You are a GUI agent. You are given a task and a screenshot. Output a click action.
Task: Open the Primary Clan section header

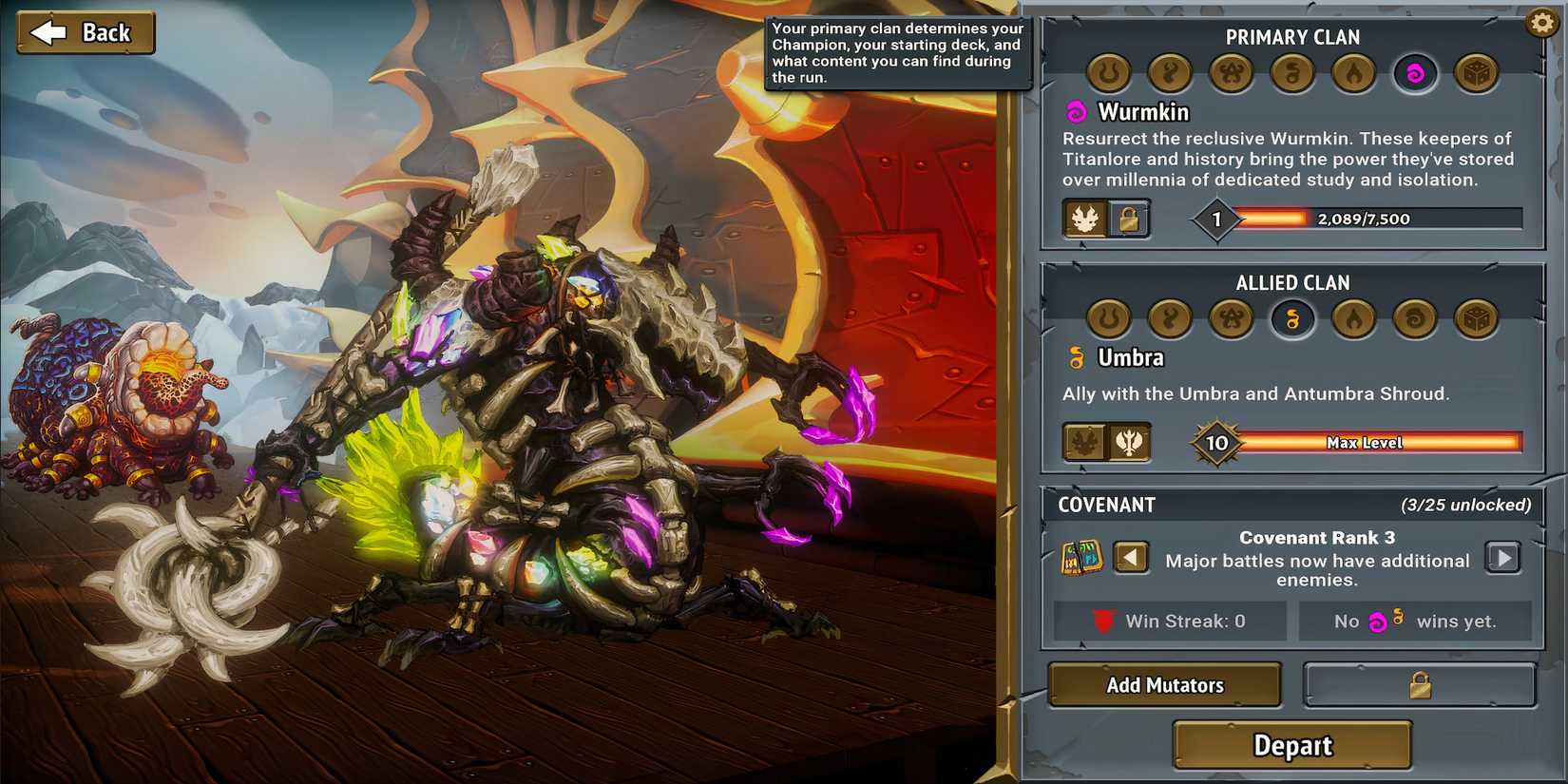[x=1291, y=37]
